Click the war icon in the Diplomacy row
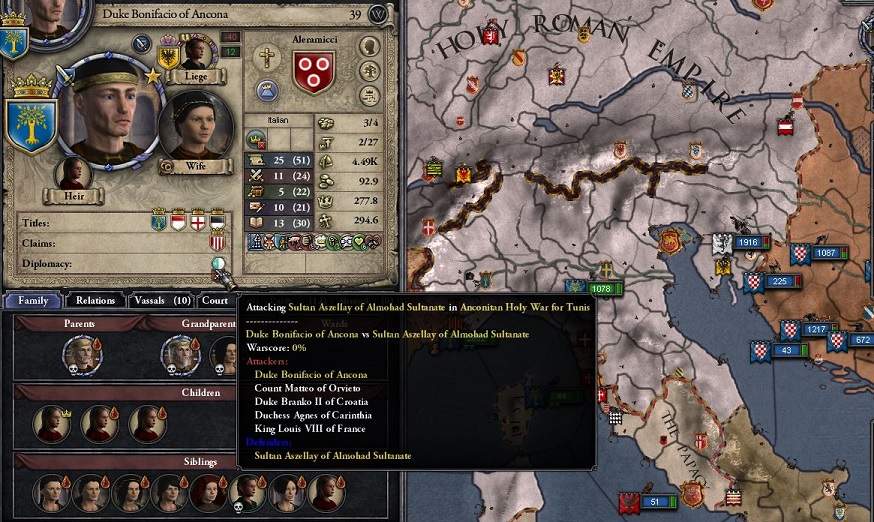874x522 pixels. 219,264
